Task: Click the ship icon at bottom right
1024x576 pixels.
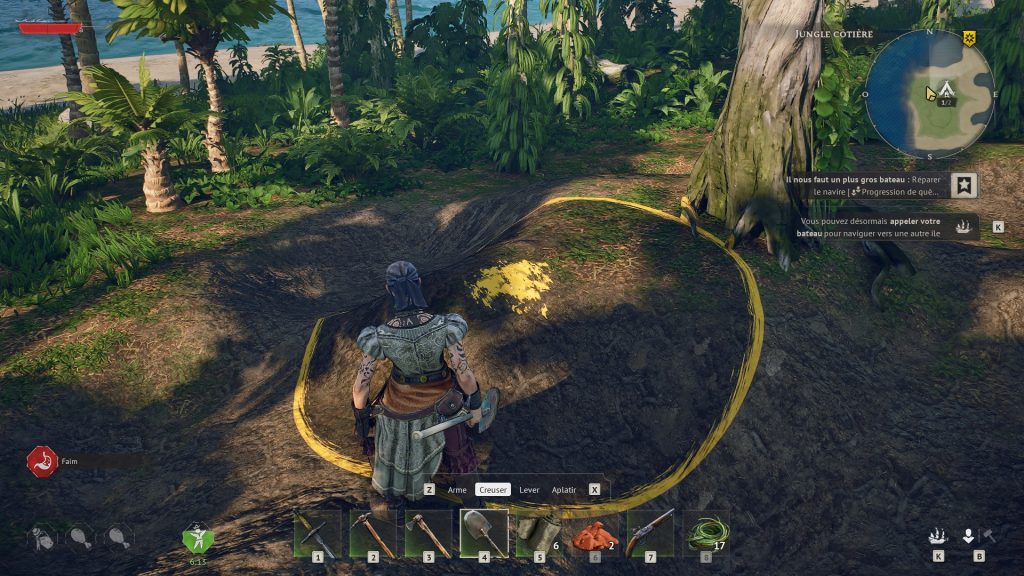Action: click(x=938, y=536)
